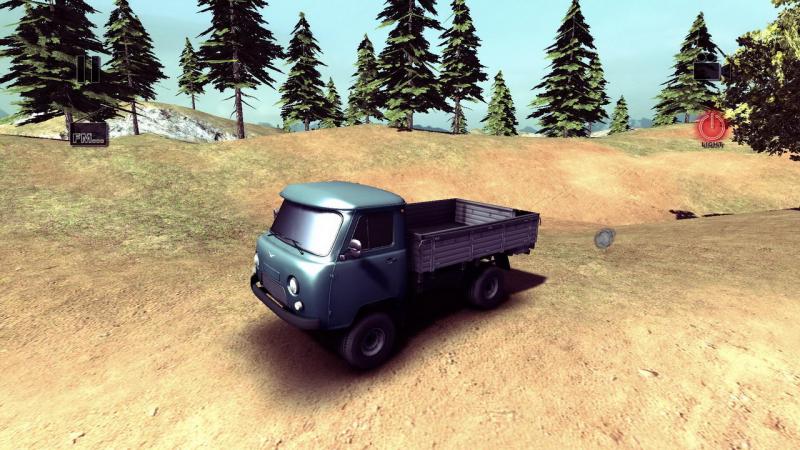Pause the game with the pause icon

point(88,68)
